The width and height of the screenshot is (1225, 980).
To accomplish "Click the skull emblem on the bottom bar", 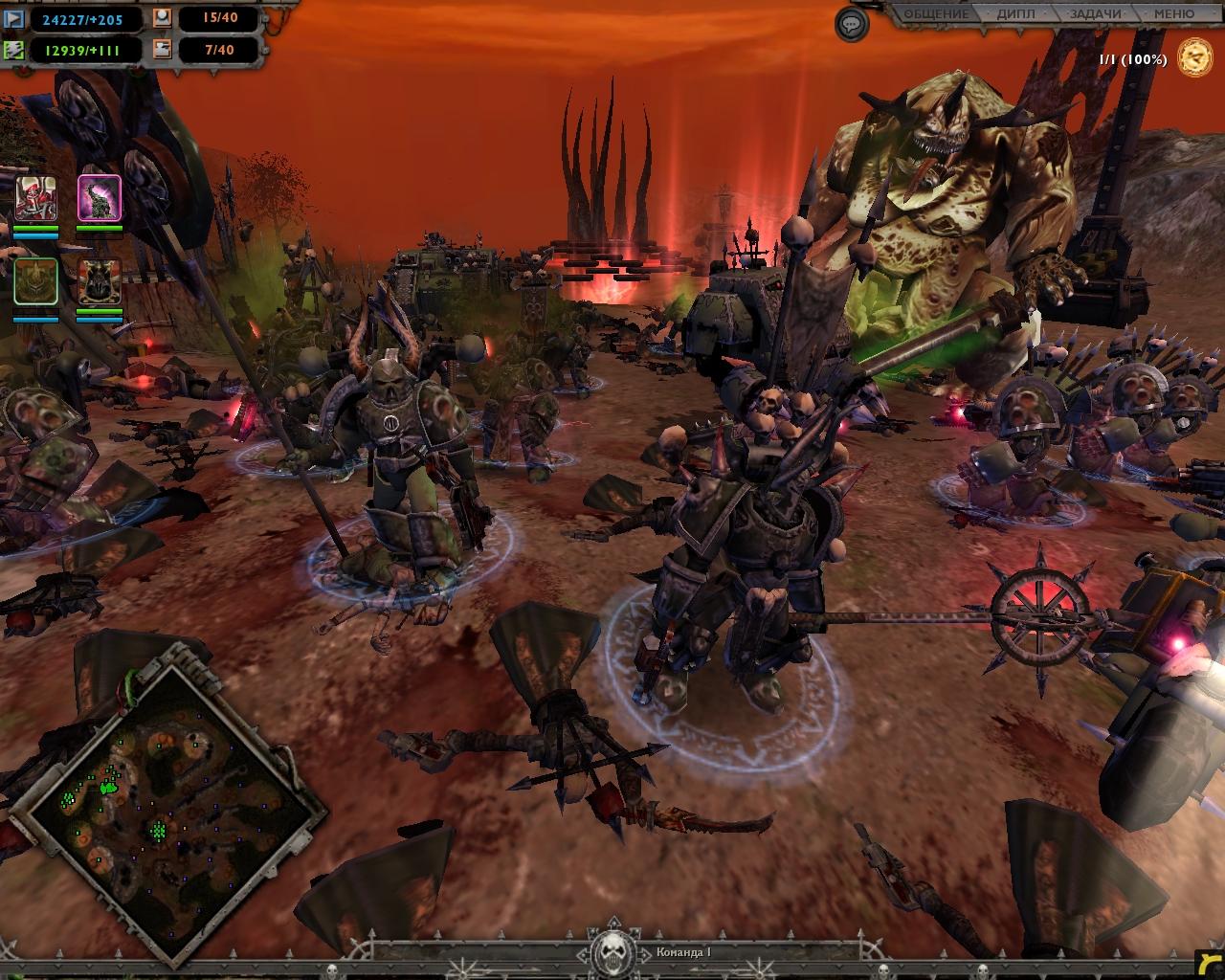I will point(611,952).
